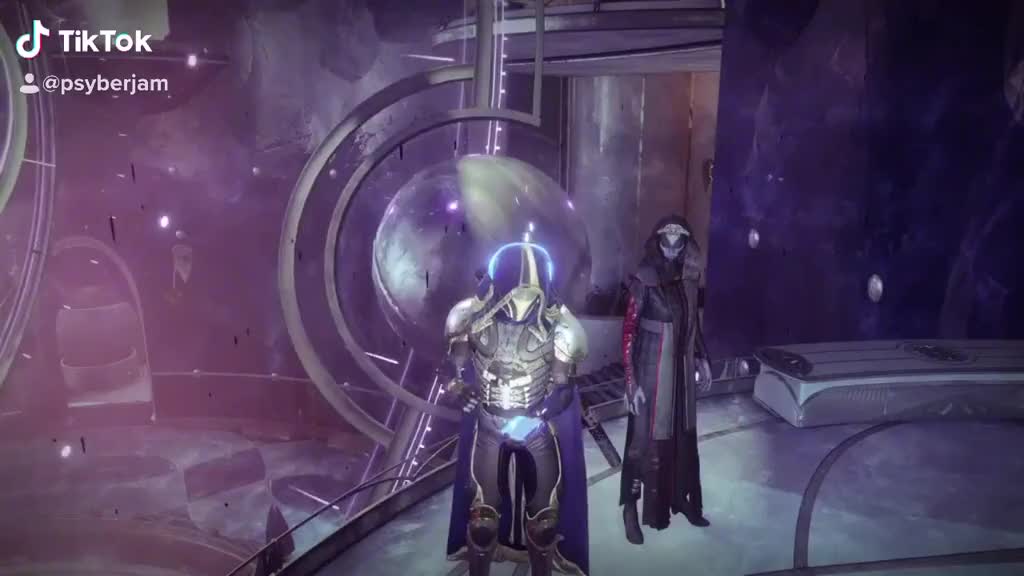Image resolution: width=1024 pixels, height=576 pixels.
Task: Click the TikTok logo watermark
Action: tap(84, 40)
